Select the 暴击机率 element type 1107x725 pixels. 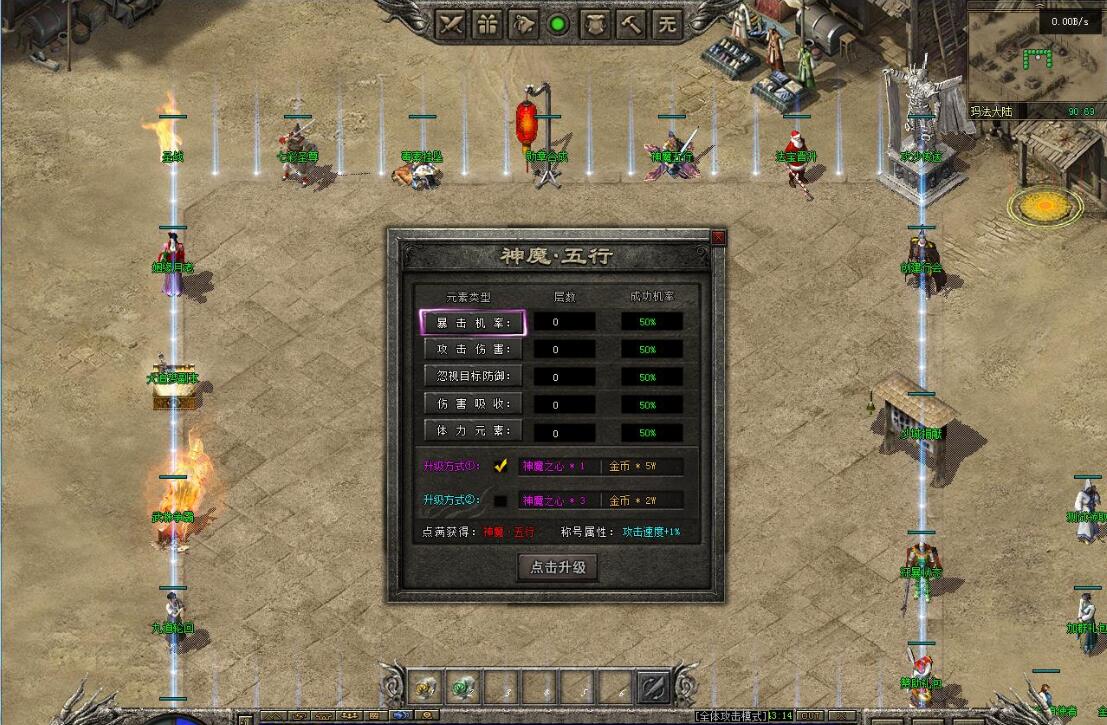(472, 322)
